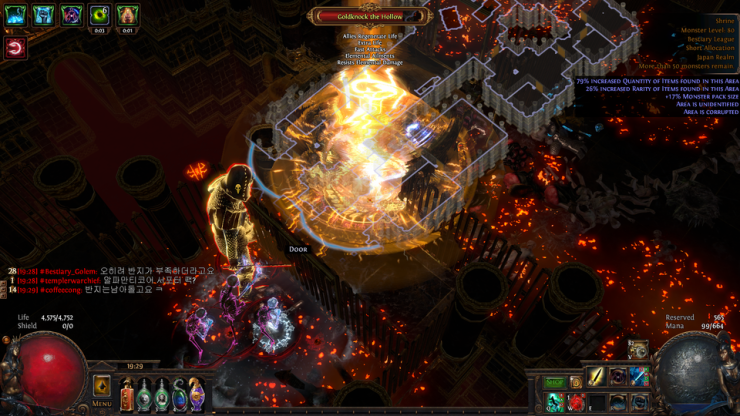
Task: Activate the golden sword attack skill
Action: [x=597, y=376]
